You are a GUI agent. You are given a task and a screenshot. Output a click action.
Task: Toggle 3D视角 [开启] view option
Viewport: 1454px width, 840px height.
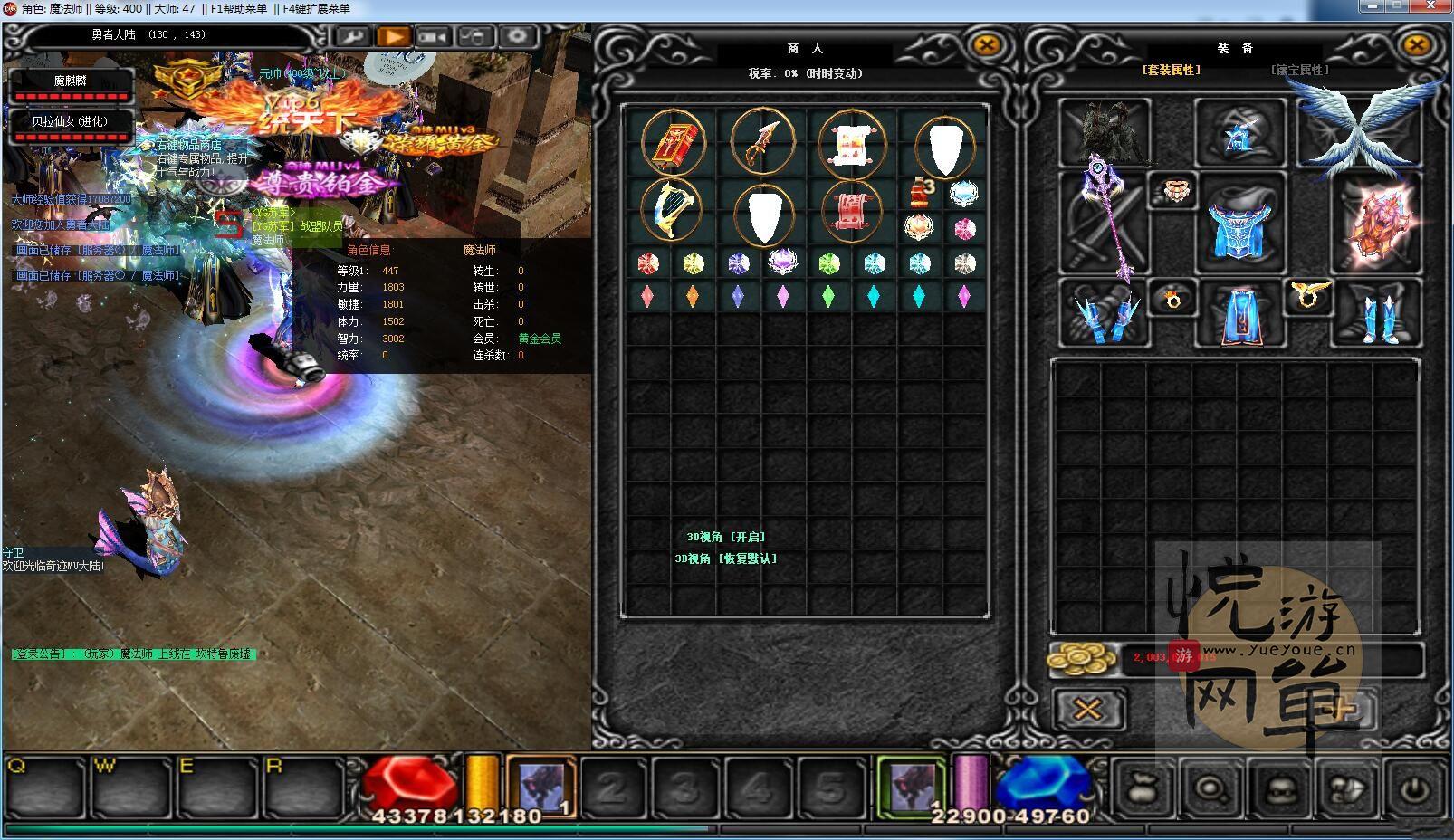pyautogui.click(x=726, y=538)
